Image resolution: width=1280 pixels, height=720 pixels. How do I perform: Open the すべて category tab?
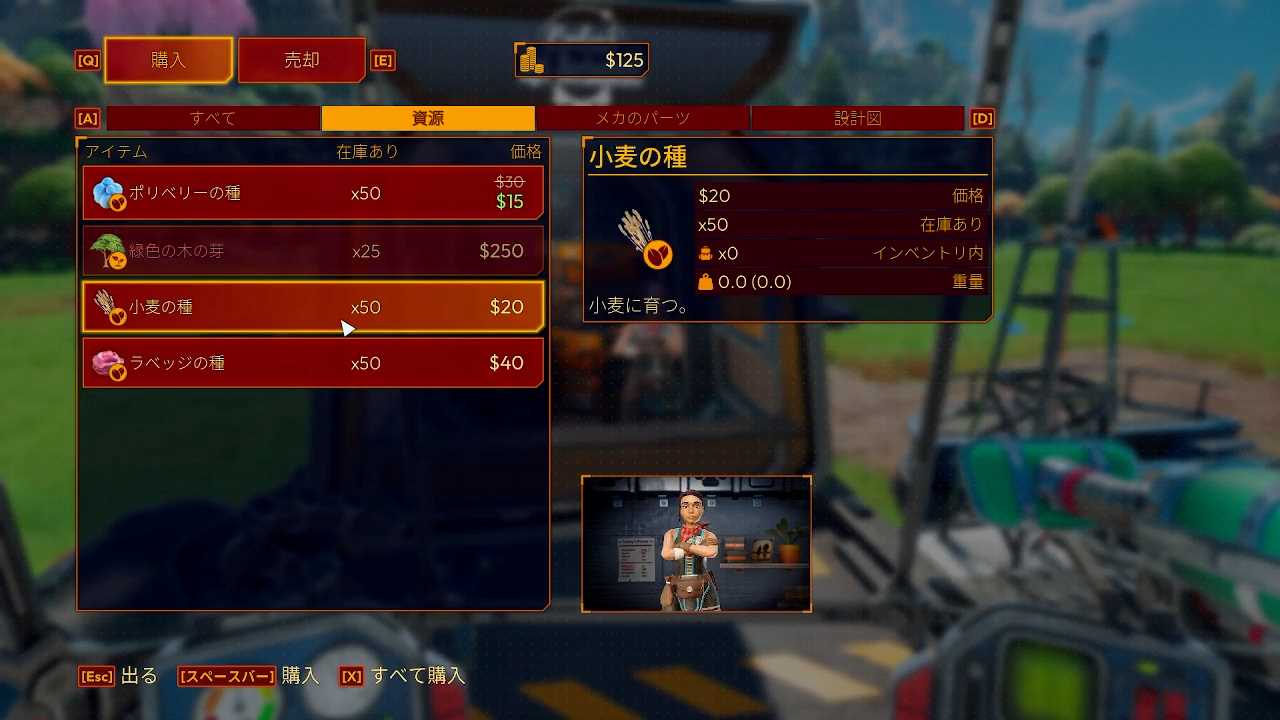(x=213, y=118)
